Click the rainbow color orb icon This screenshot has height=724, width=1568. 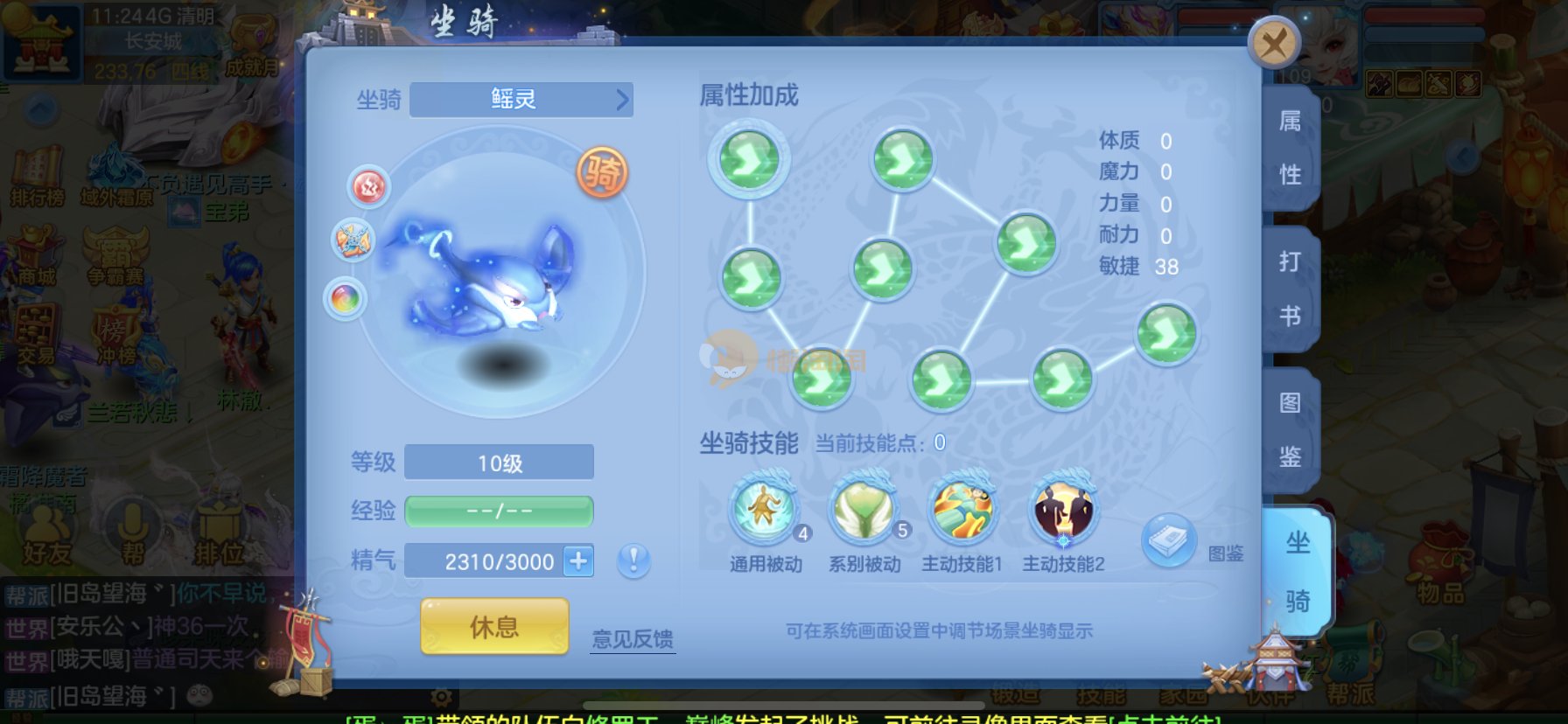coord(346,299)
